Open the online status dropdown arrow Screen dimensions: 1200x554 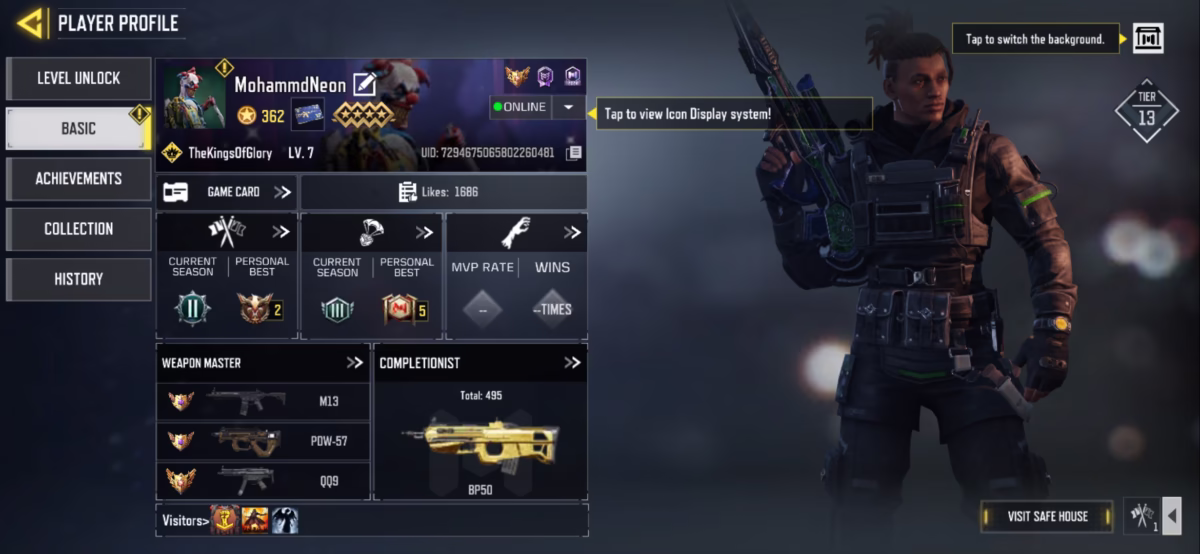pyautogui.click(x=569, y=107)
